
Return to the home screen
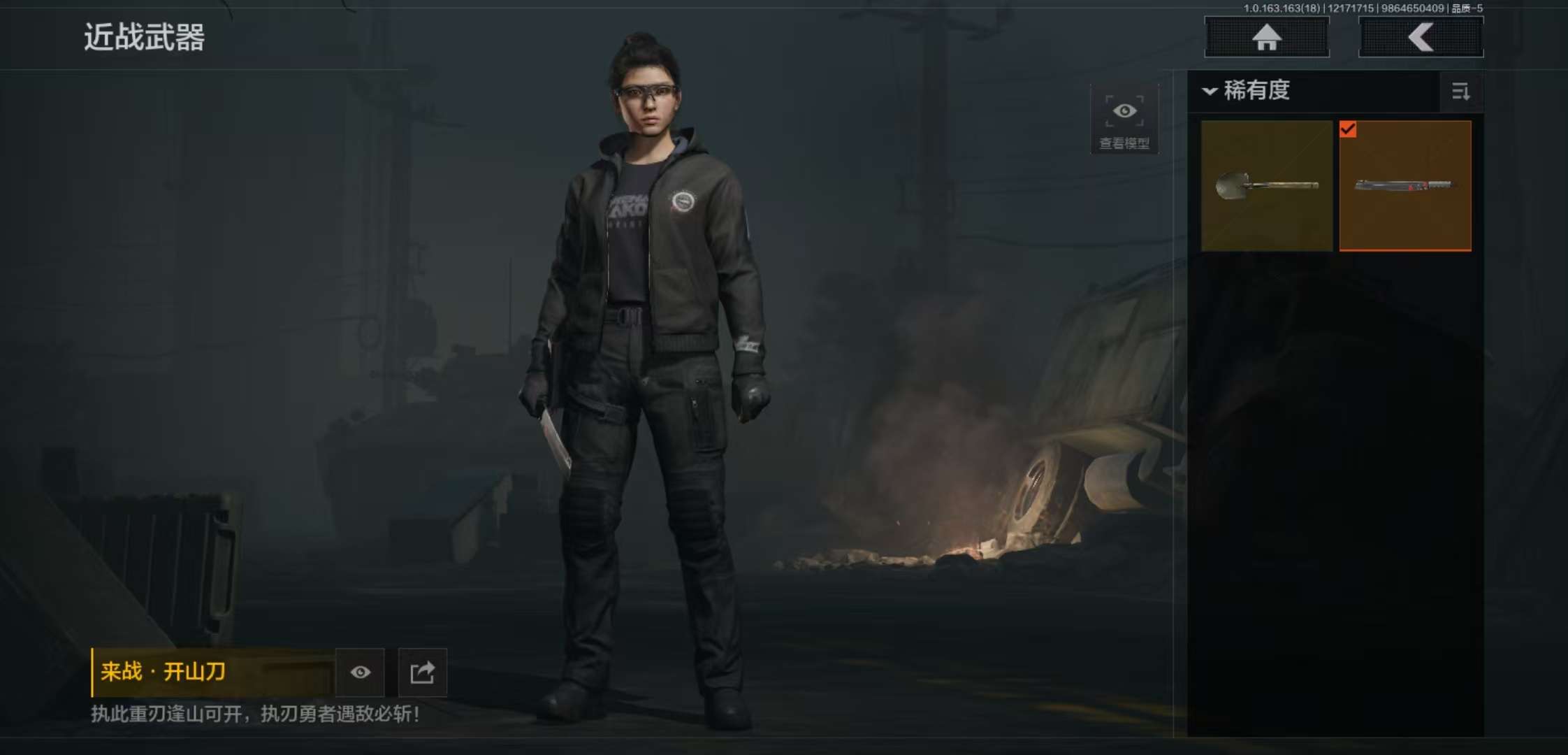(x=1266, y=38)
